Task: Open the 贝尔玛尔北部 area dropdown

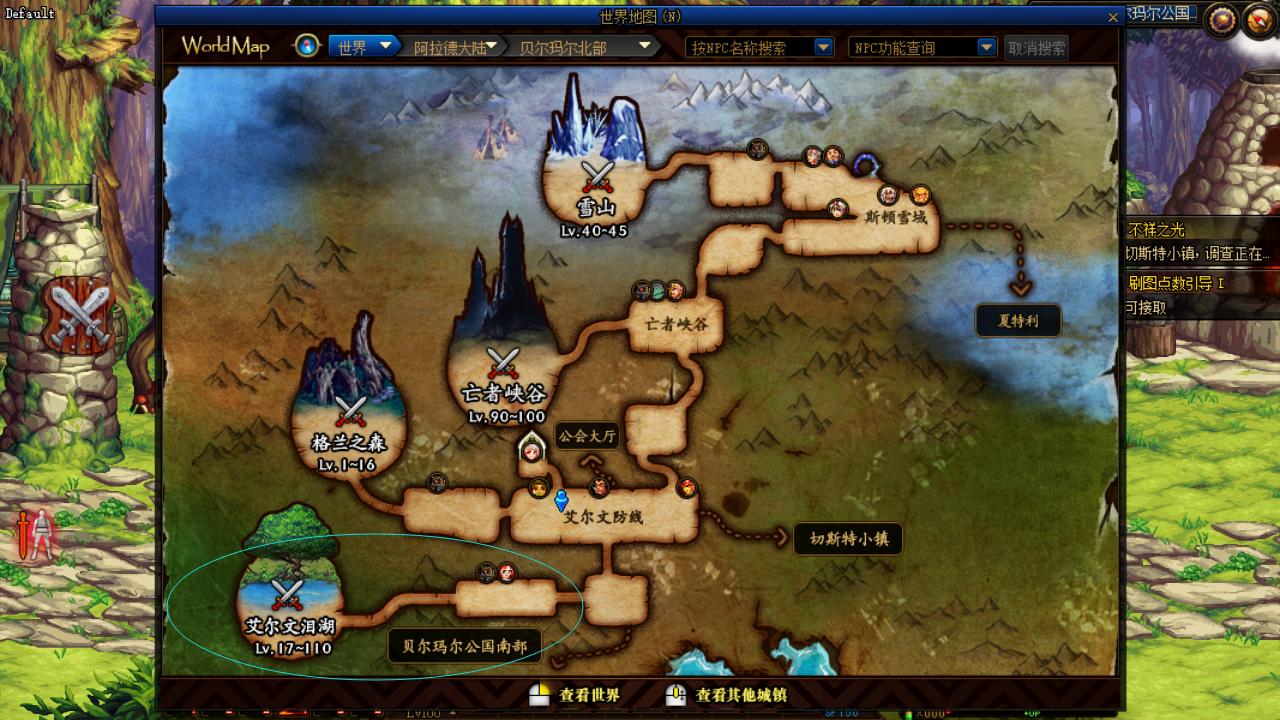Action: [x=645, y=46]
